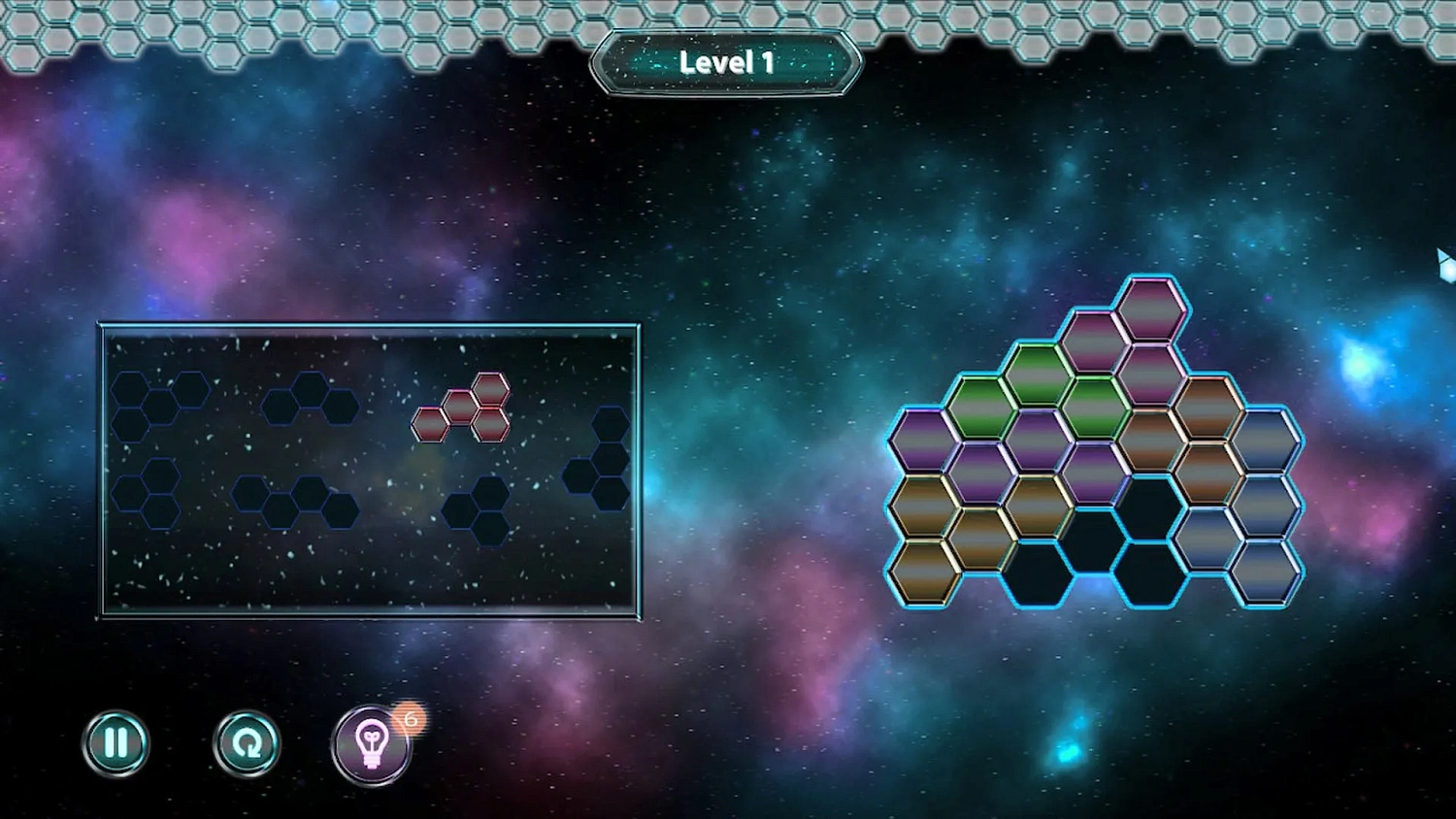
Task: Select the topmost purple hexagon on the board
Action: click(1150, 311)
